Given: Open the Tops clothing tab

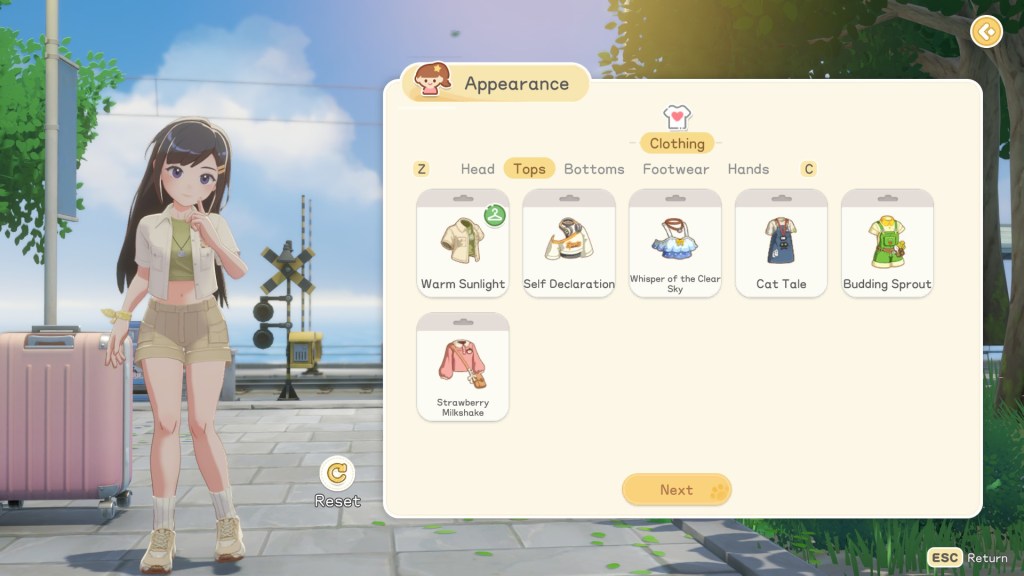Looking at the screenshot, I should 529,169.
